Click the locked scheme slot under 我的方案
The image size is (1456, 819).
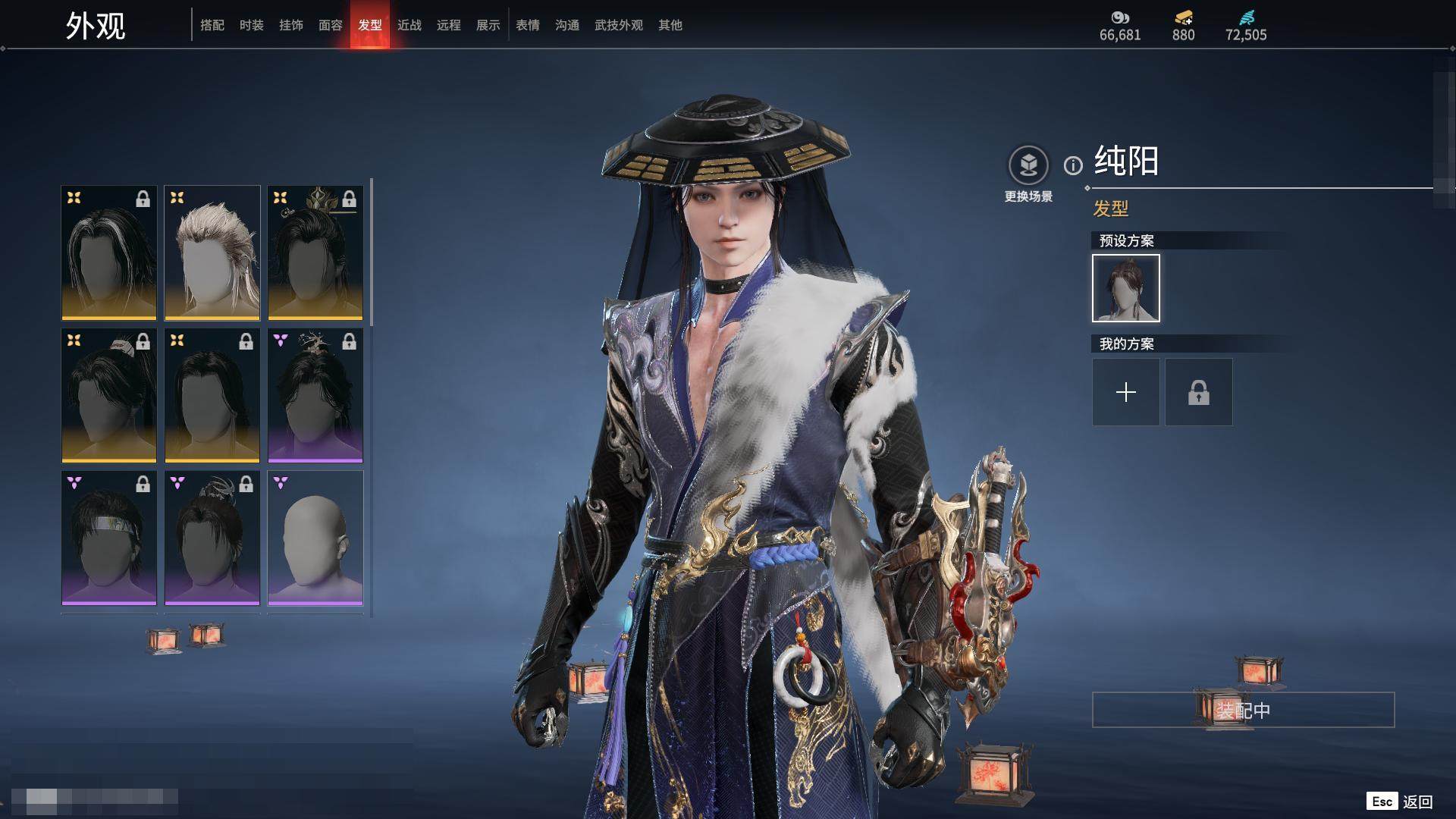(1199, 392)
